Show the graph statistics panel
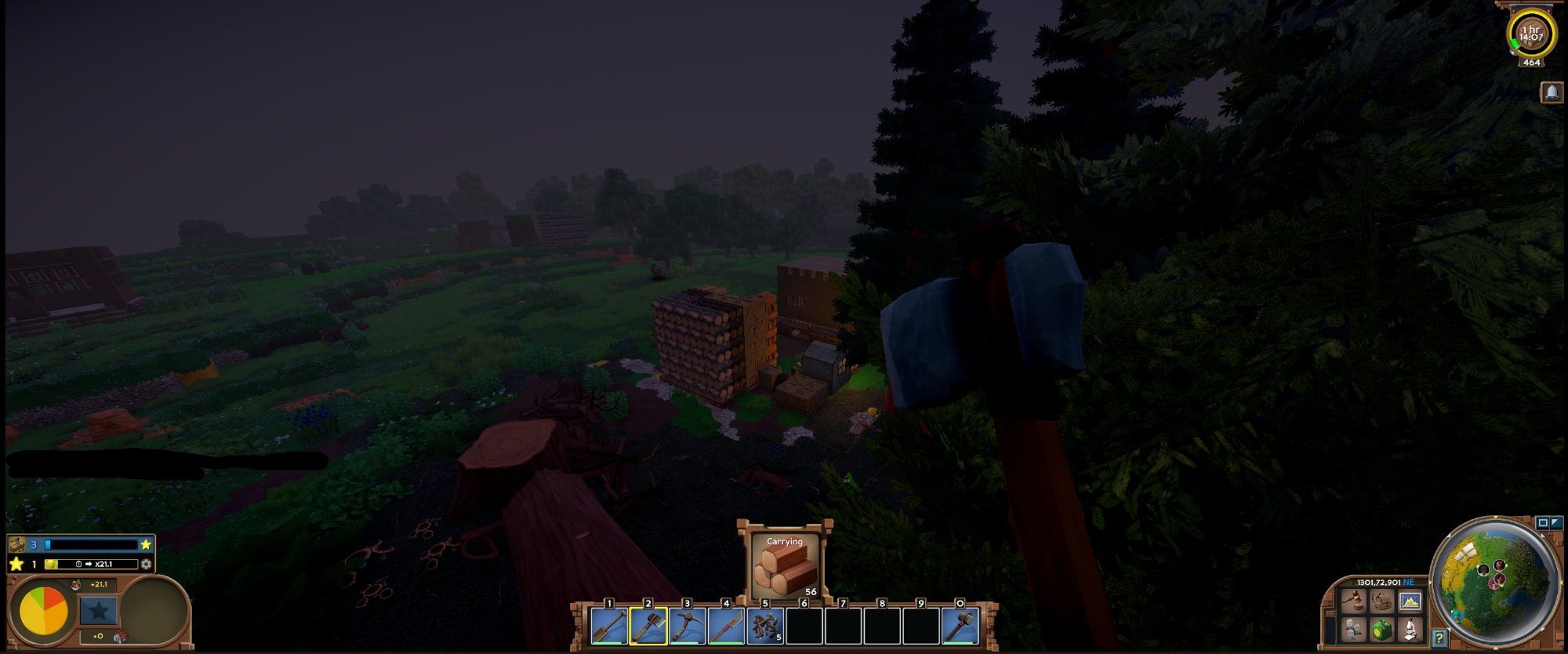 point(1410,602)
